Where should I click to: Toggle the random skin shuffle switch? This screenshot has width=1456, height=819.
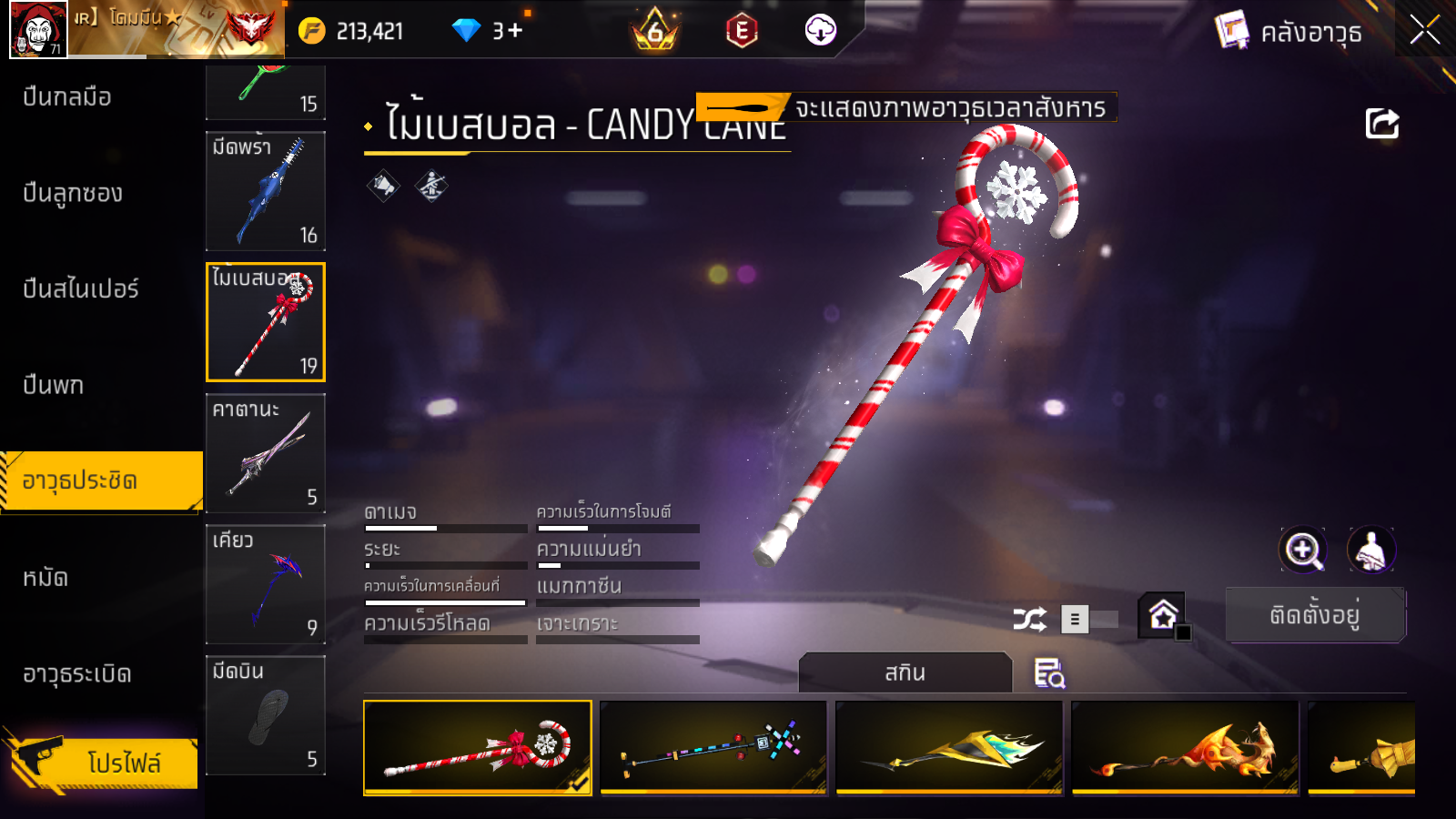coord(1088,620)
